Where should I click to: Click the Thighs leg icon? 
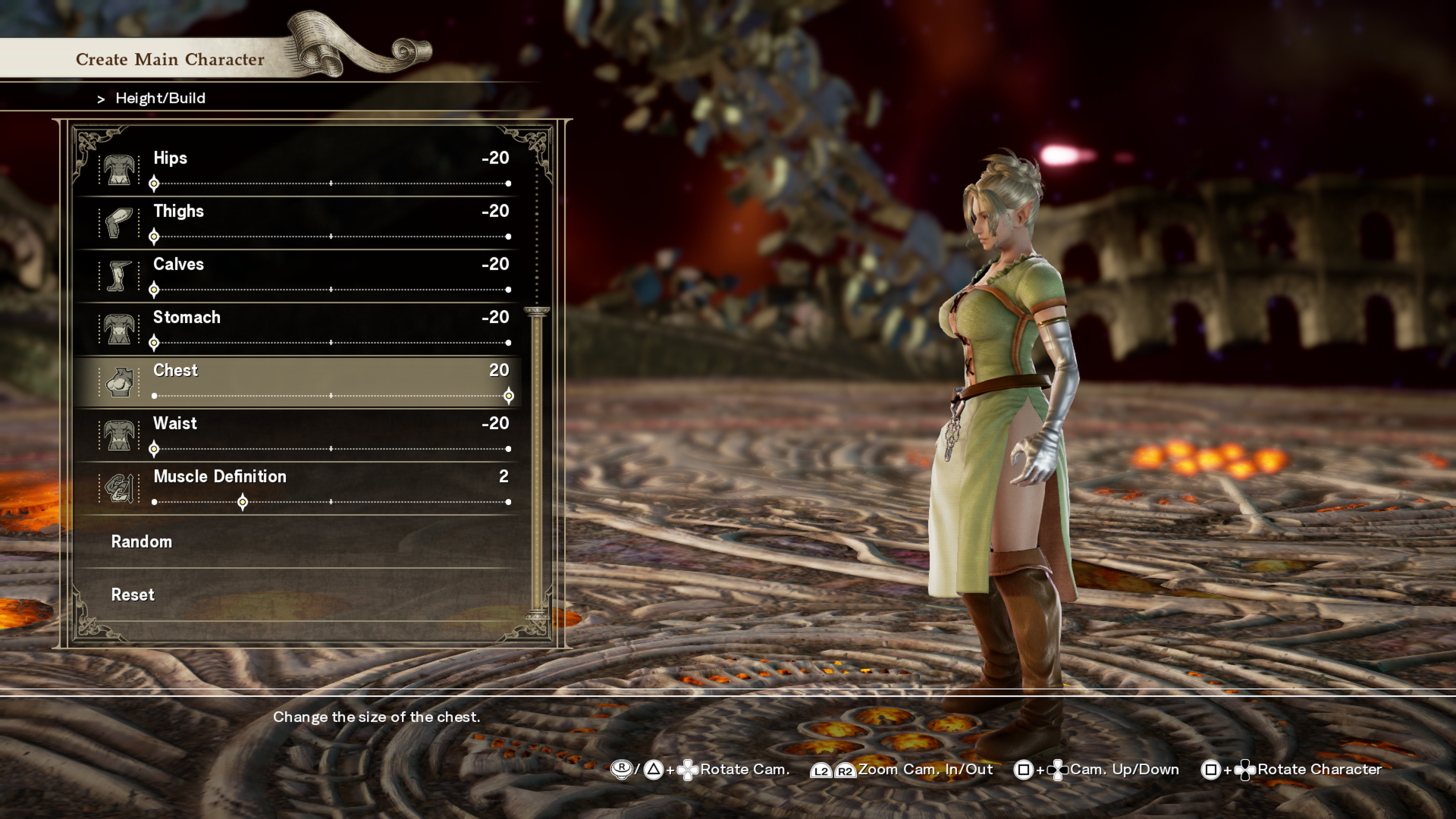tap(119, 223)
